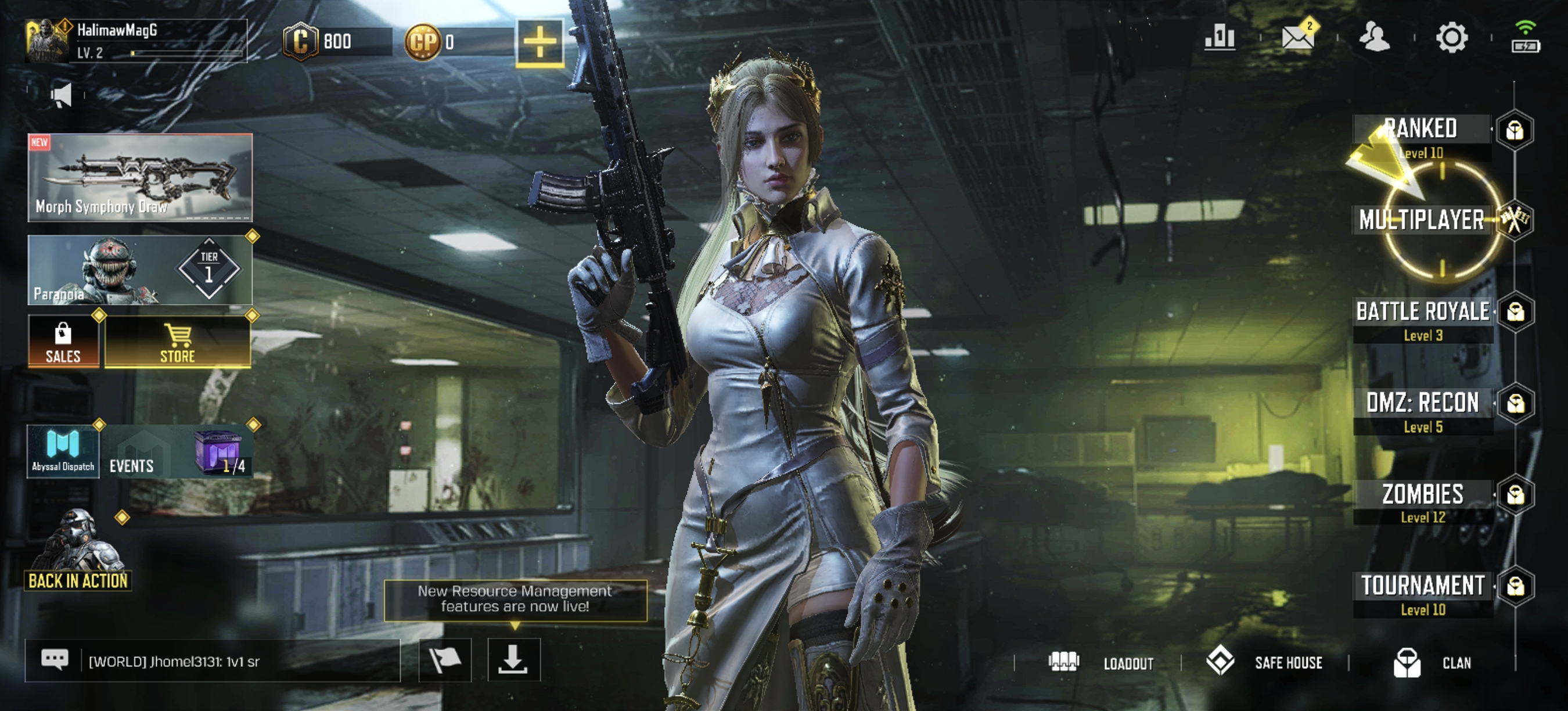
Task: Open the World chat box
Action: [213, 660]
